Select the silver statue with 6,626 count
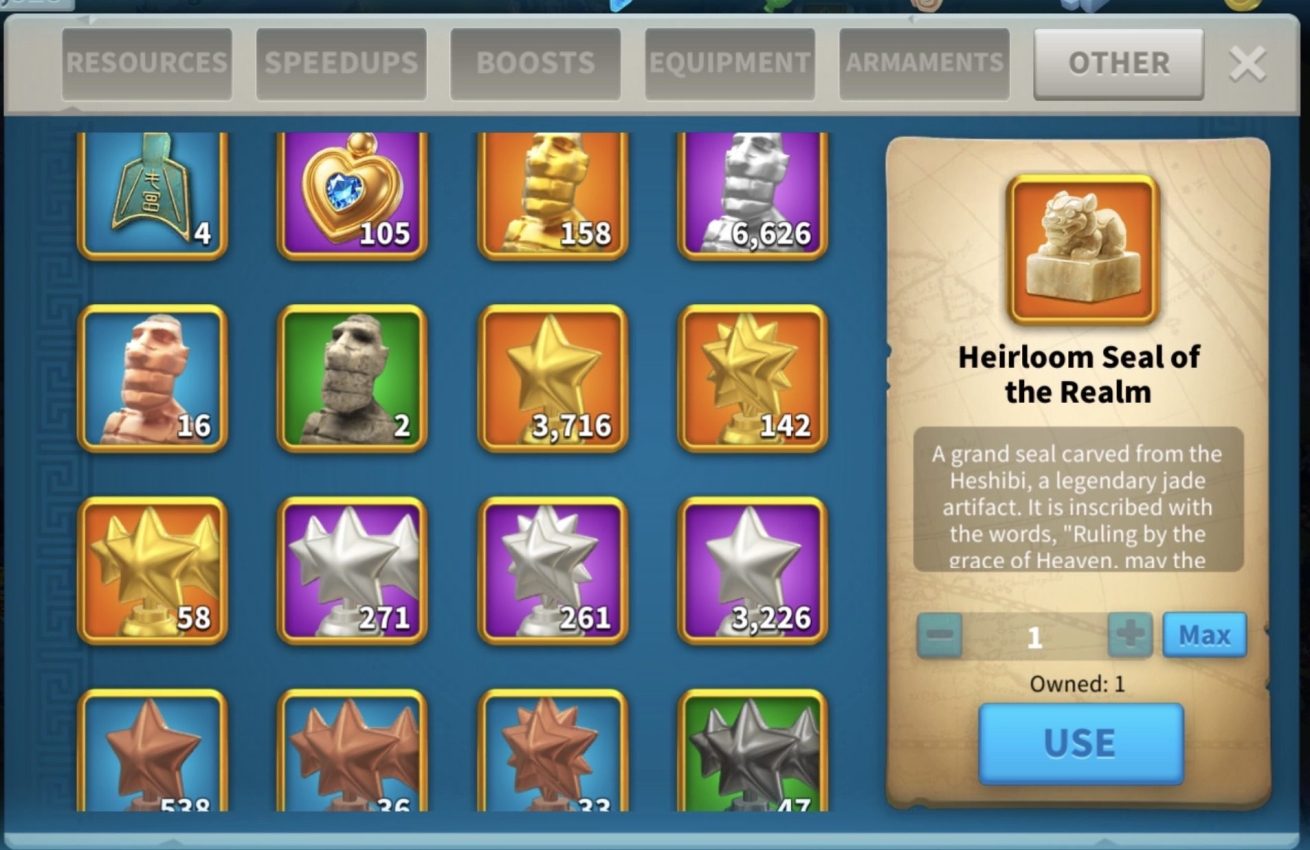Viewport: 1310px width, 850px height. [x=753, y=195]
